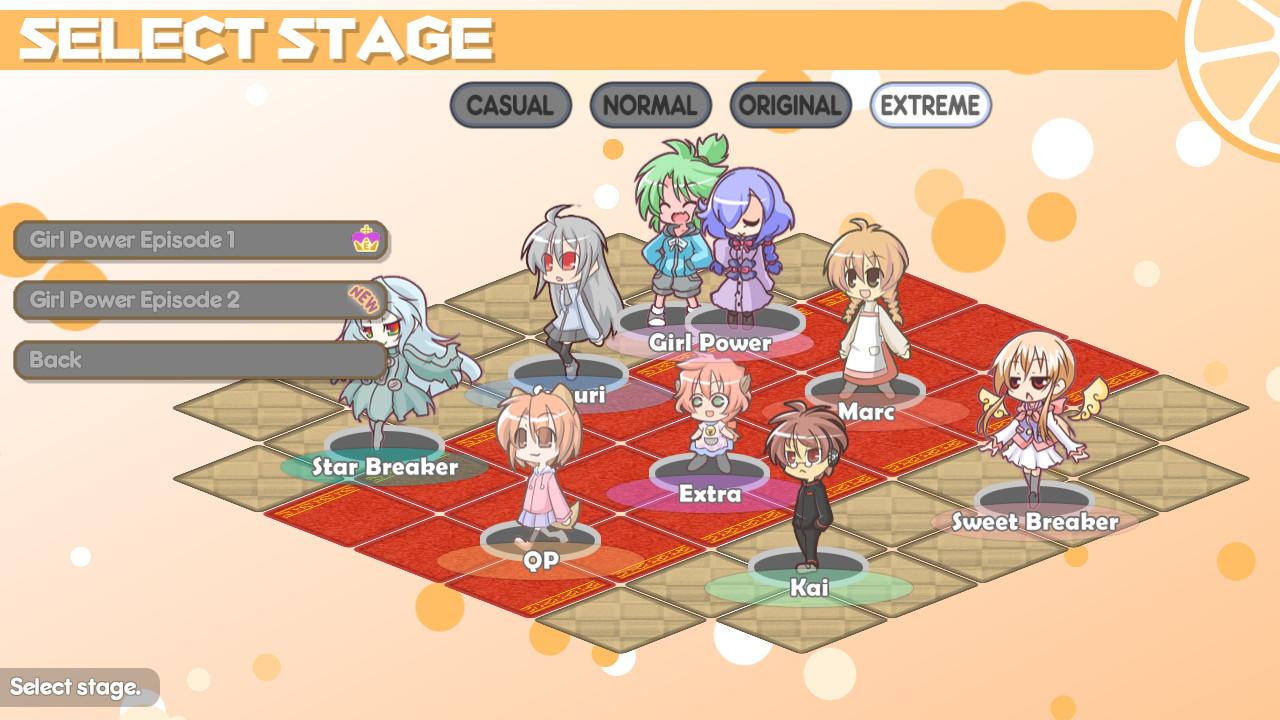Enable NORMAL difficulty mode

650,105
